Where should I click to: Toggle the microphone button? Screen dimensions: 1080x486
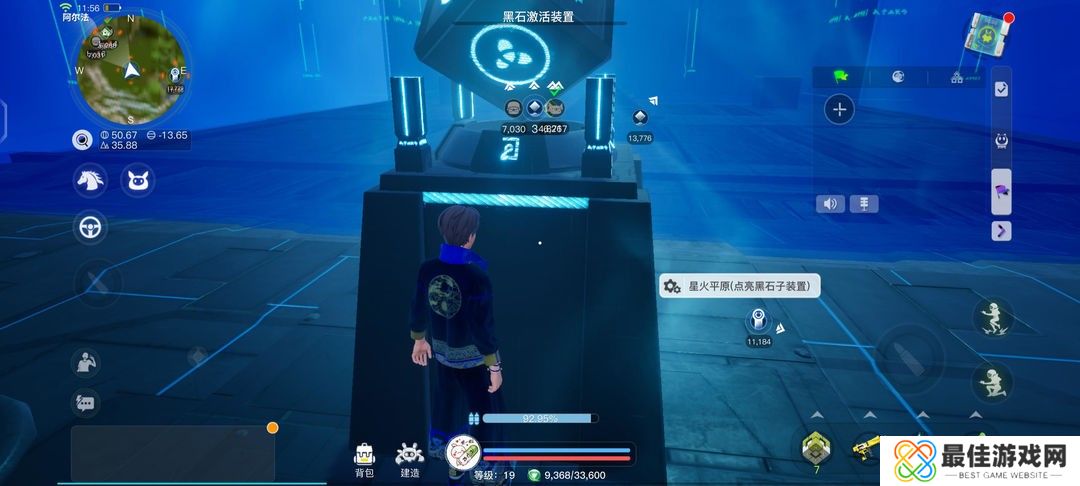(863, 204)
